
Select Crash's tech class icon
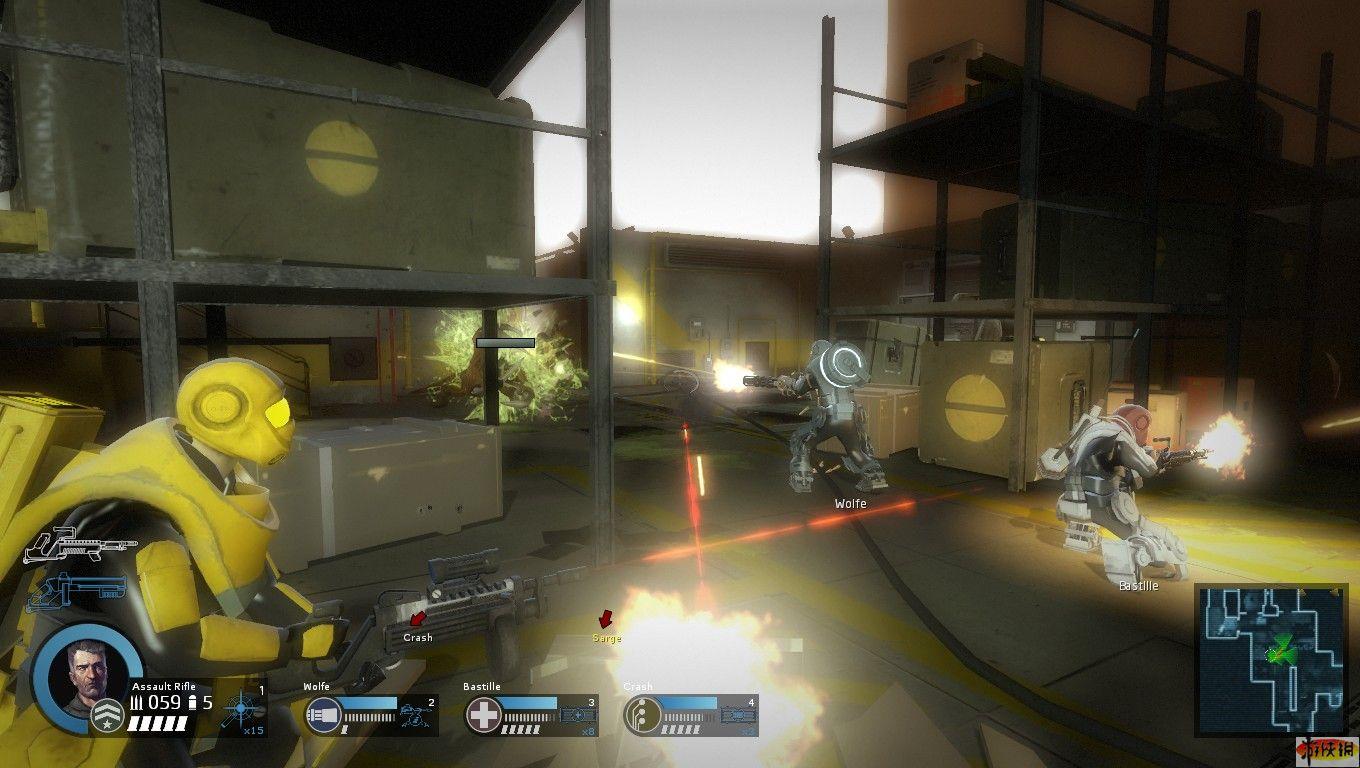pos(641,716)
